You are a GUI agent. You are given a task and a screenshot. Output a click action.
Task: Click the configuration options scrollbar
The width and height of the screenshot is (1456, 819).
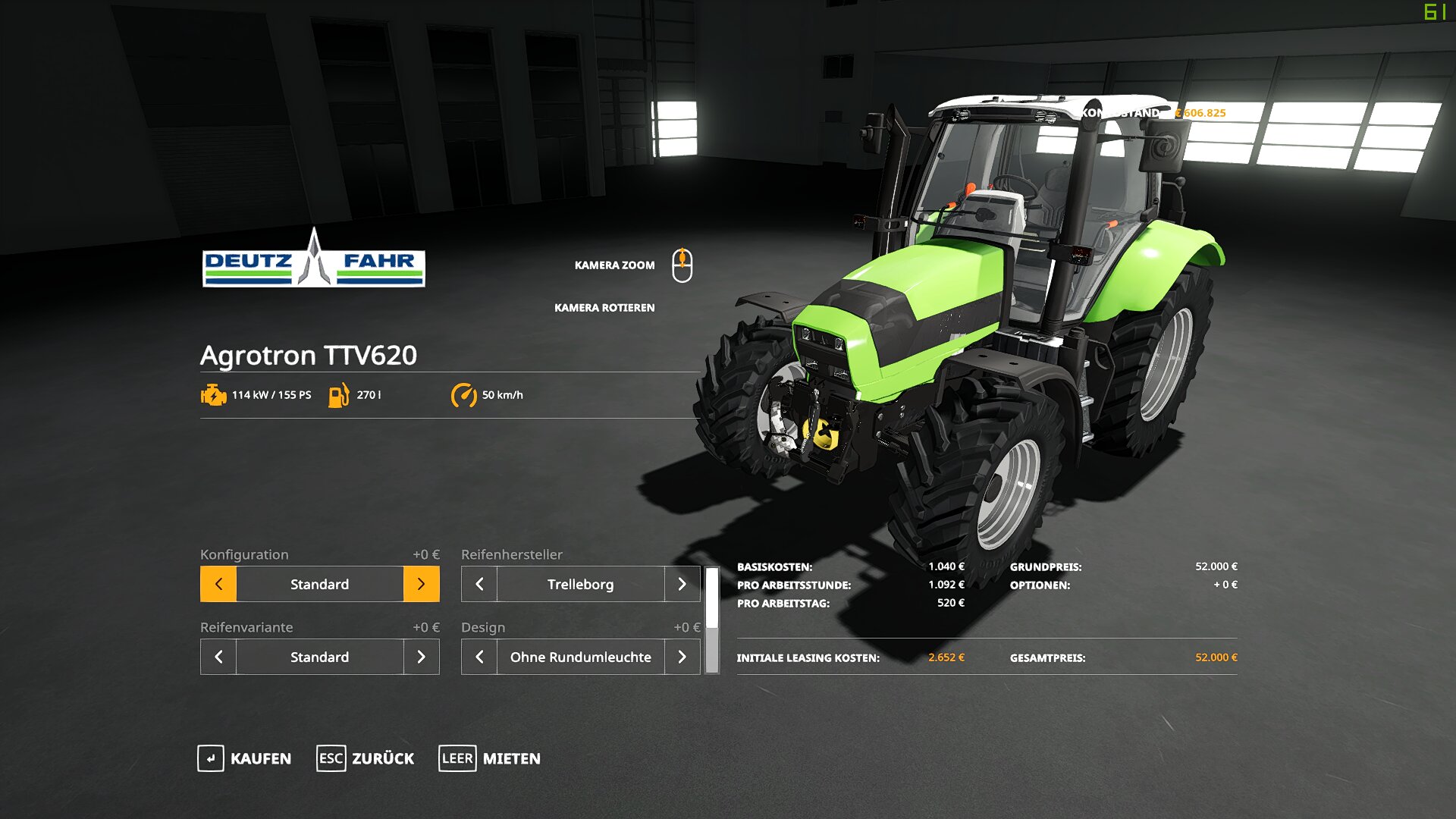(712, 620)
